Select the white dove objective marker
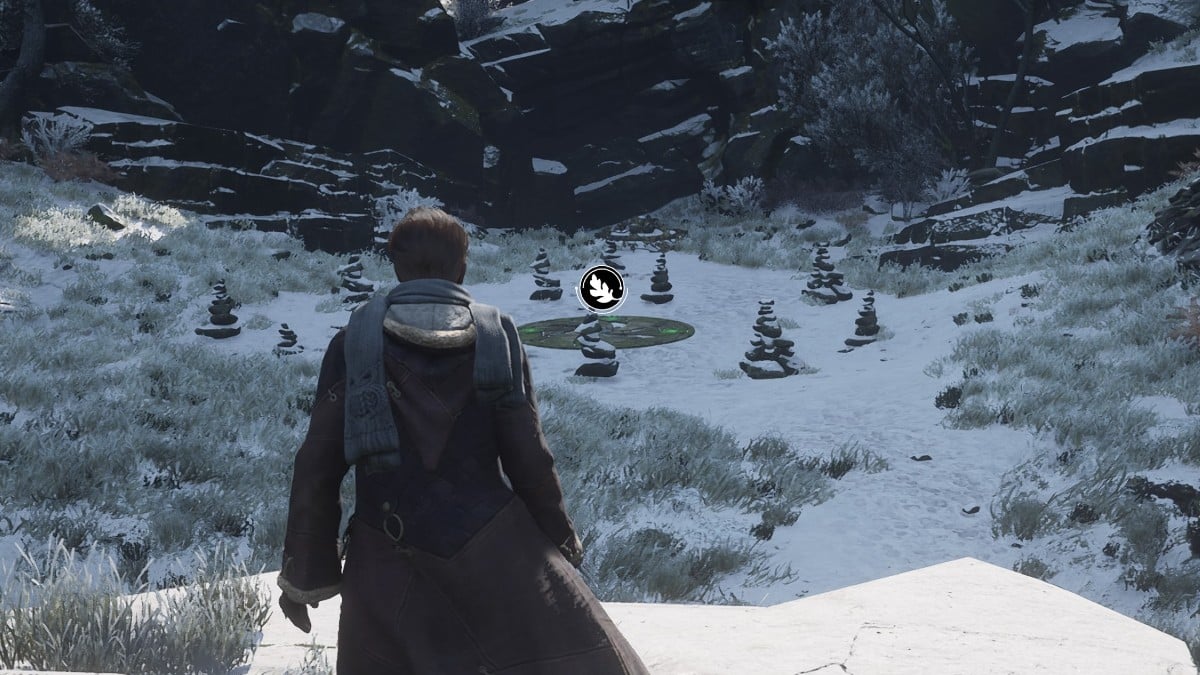The height and width of the screenshot is (675, 1200). pyautogui.click(x=602, y=289)
